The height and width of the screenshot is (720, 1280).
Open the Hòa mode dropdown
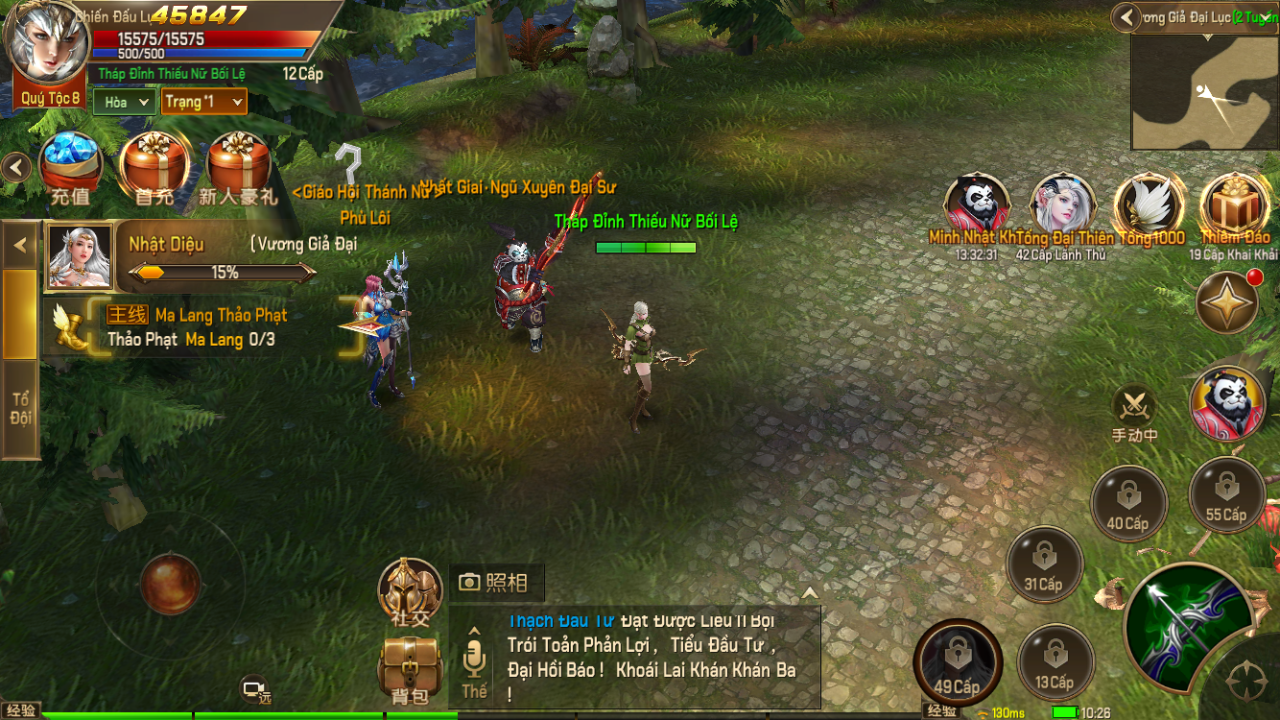point(123,102)
